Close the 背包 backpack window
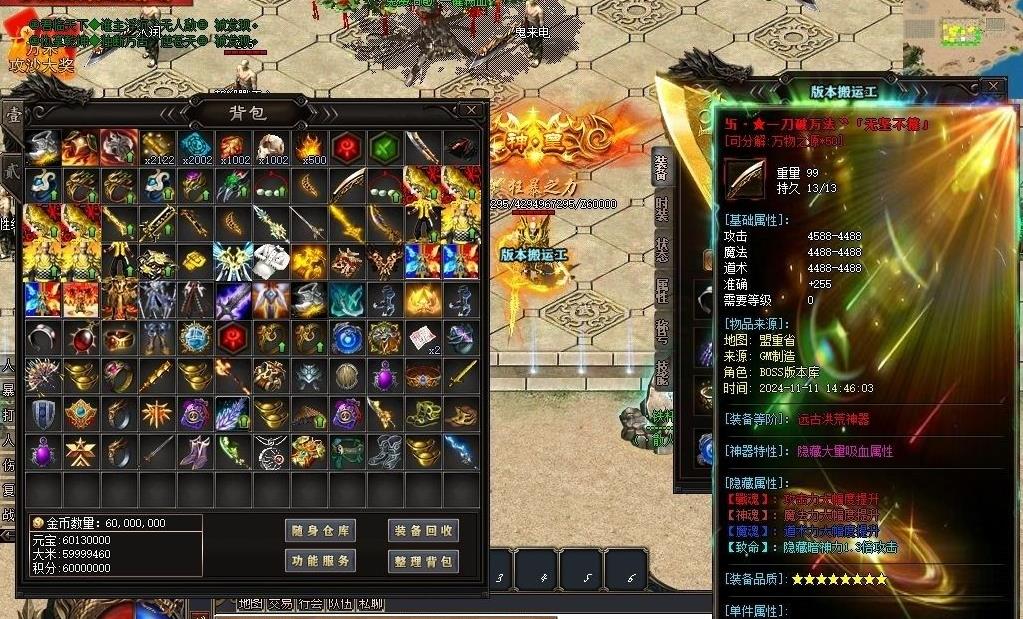The image size is (1023, 619). (471, 109)
